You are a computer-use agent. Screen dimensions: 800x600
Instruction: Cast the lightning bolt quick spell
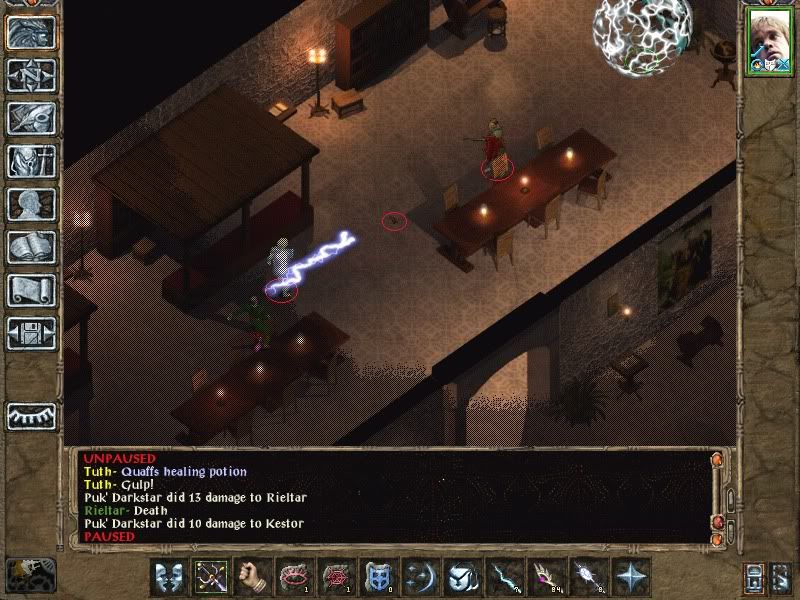coord(506,577)
